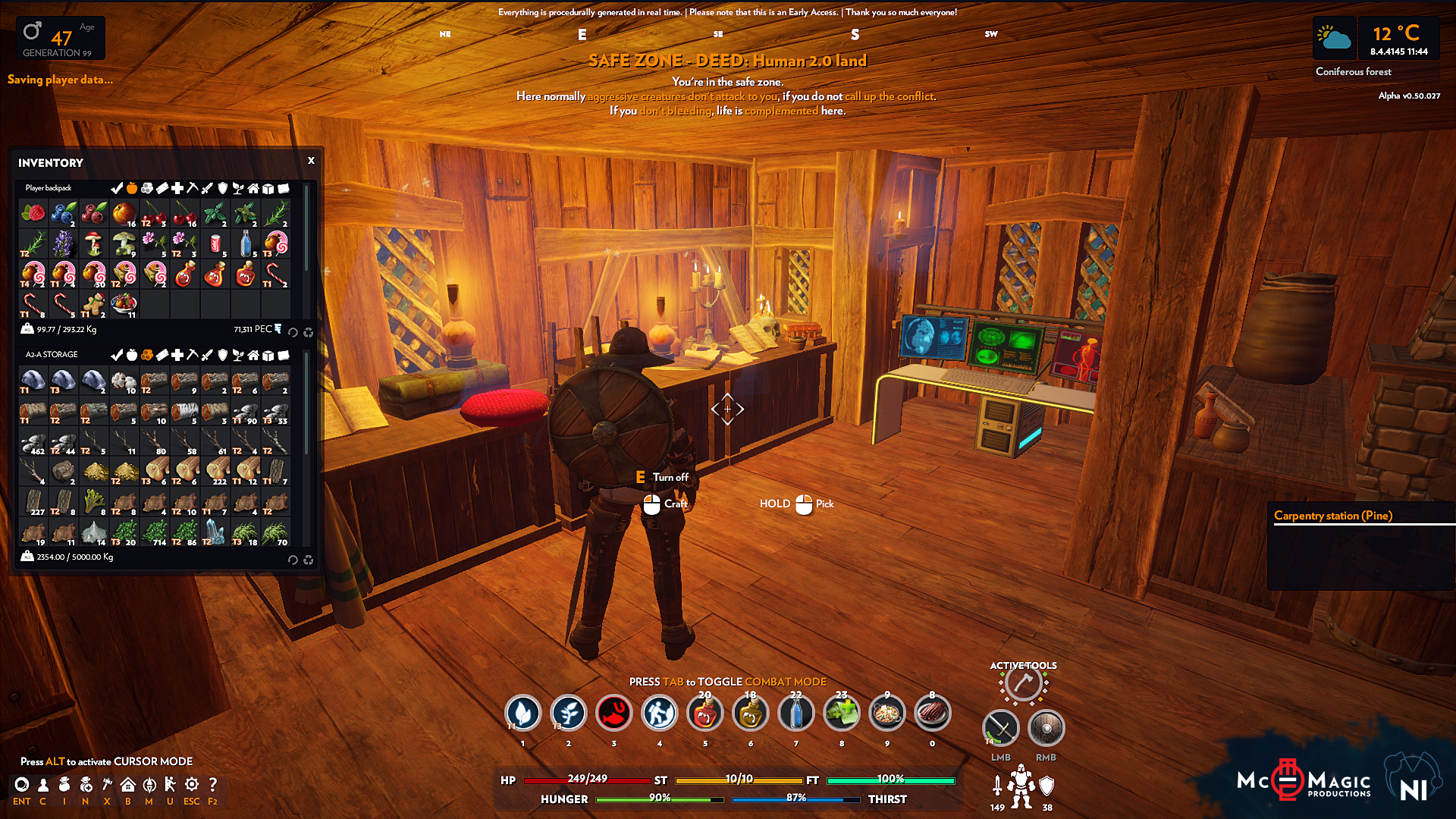Toggle the shield armor filter in Player backpack
This screenshot has height=819, width=1456.
222,187
